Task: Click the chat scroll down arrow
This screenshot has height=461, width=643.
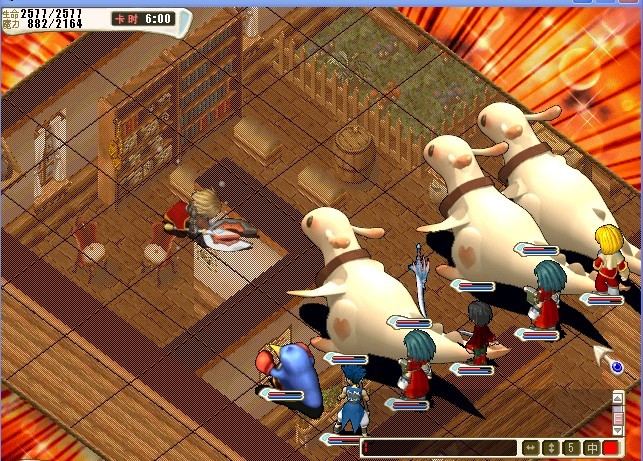Action: tap(618, 430)
